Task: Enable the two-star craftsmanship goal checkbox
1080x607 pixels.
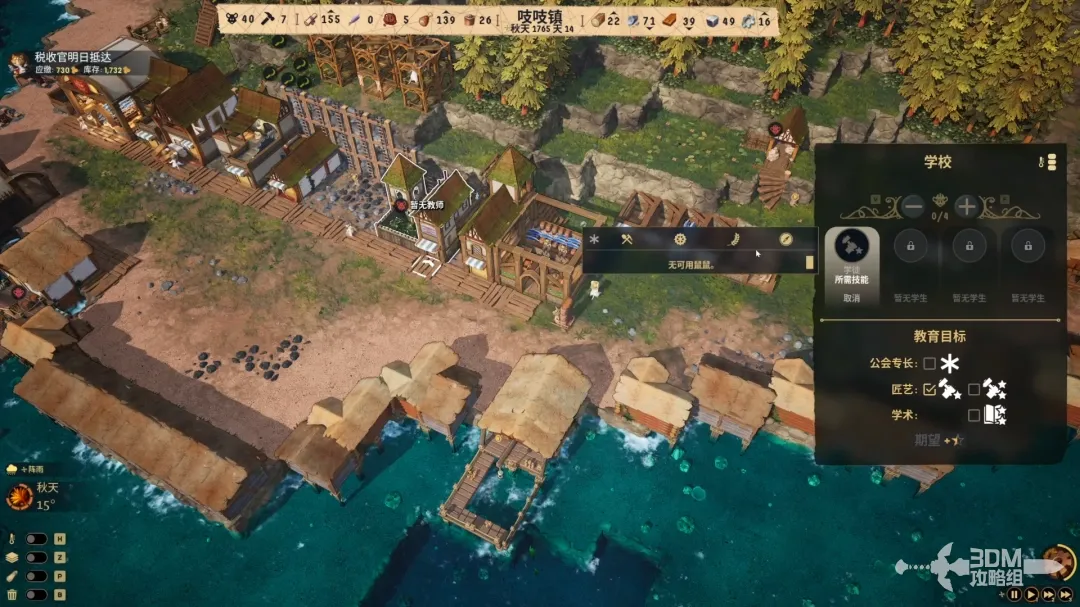Action: pyautogui.click(x=974, y=389)
